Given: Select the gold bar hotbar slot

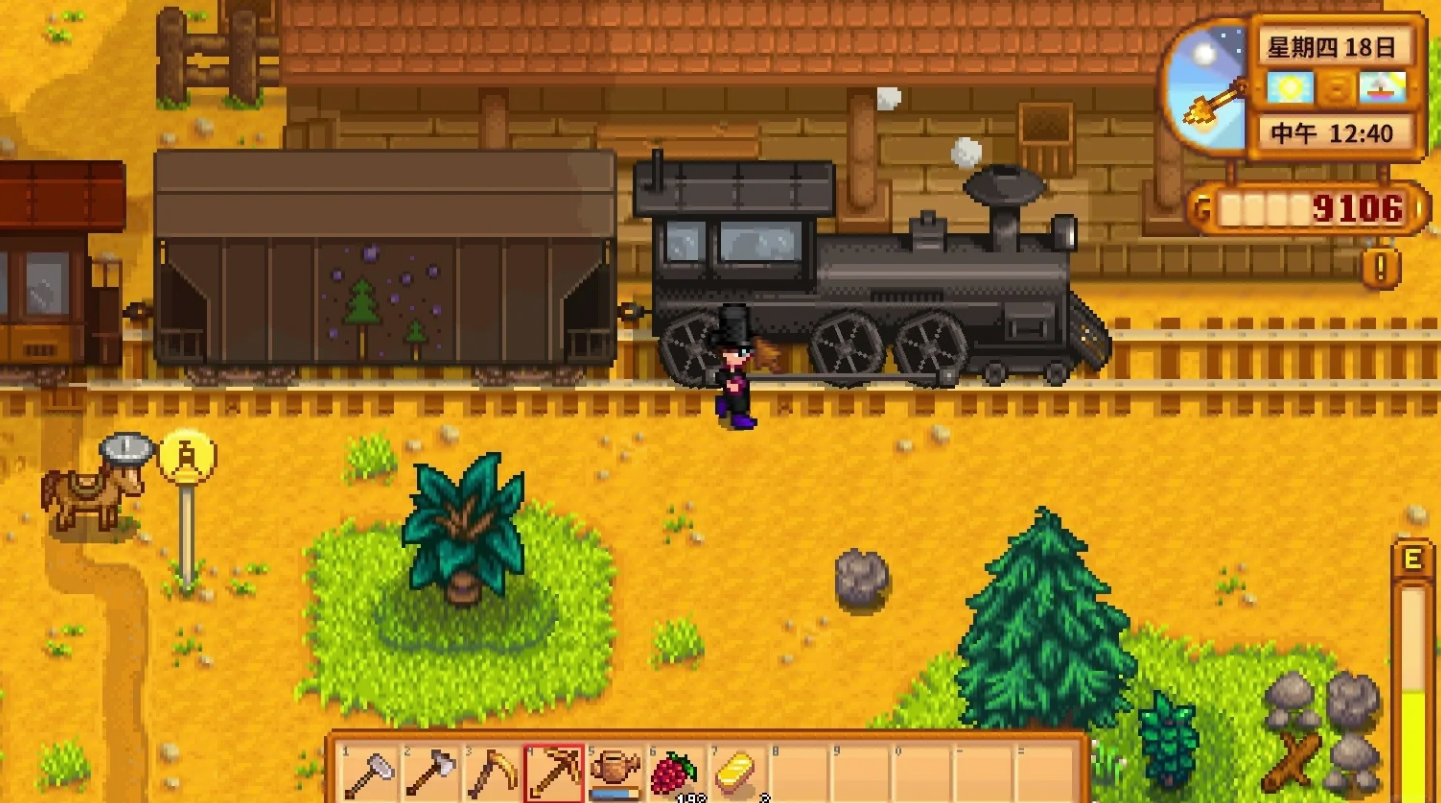Looking at the screenshot, I should tap(737, 772).
